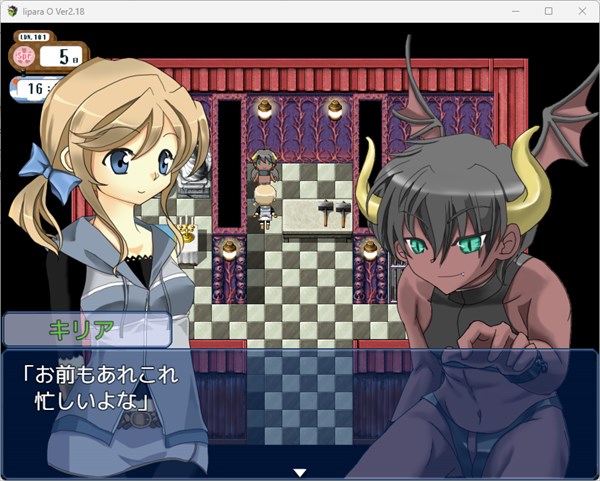Maximize the game window
Viewport: 600px width, 481px height.
(x=548, y=11)
